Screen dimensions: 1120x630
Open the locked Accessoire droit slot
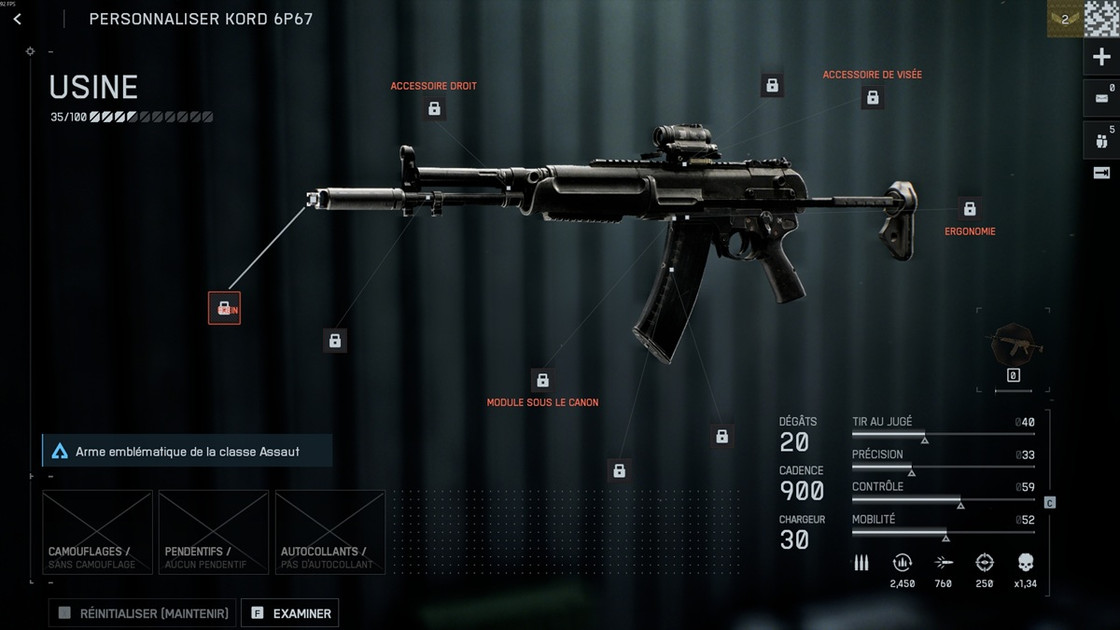click(434, 108)
